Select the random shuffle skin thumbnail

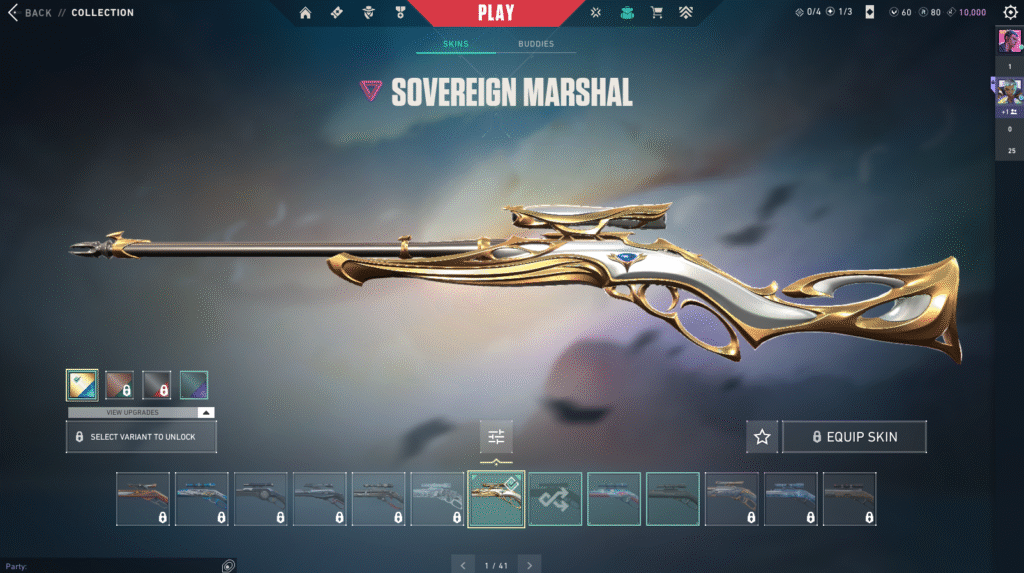point(555,498)
